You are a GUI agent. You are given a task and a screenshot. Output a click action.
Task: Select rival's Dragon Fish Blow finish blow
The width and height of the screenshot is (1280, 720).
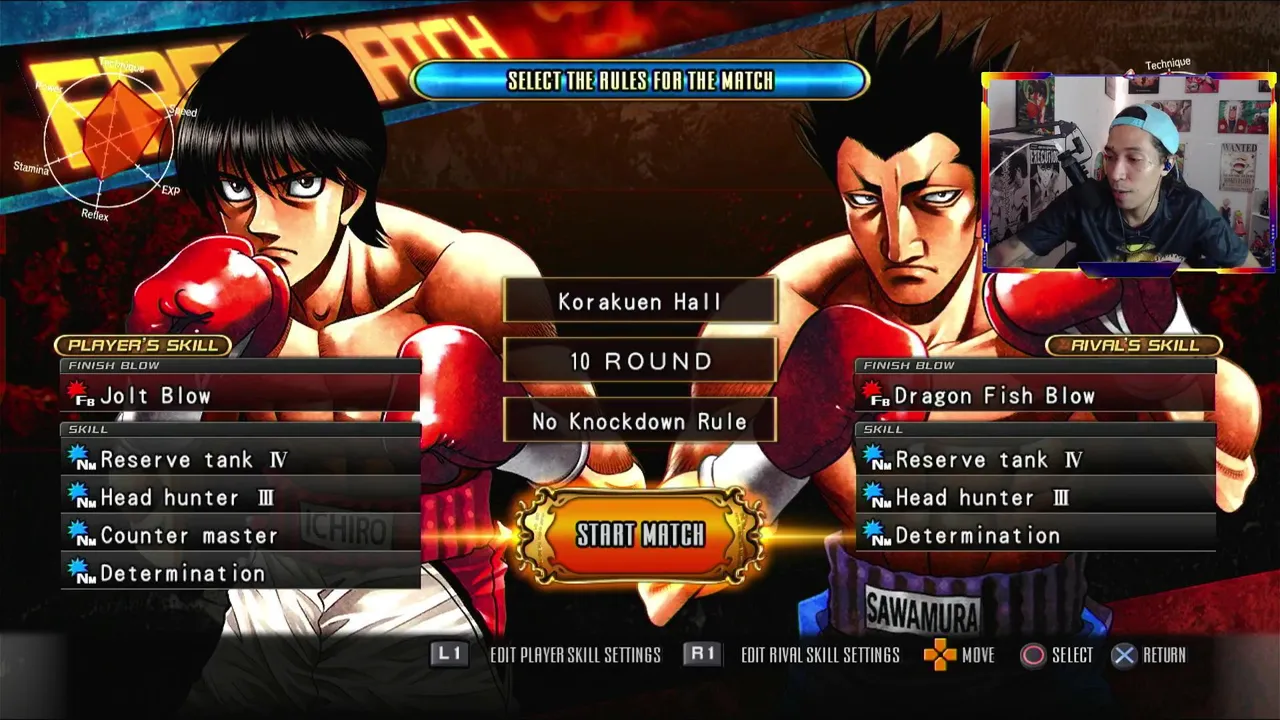click(1035, 396)
